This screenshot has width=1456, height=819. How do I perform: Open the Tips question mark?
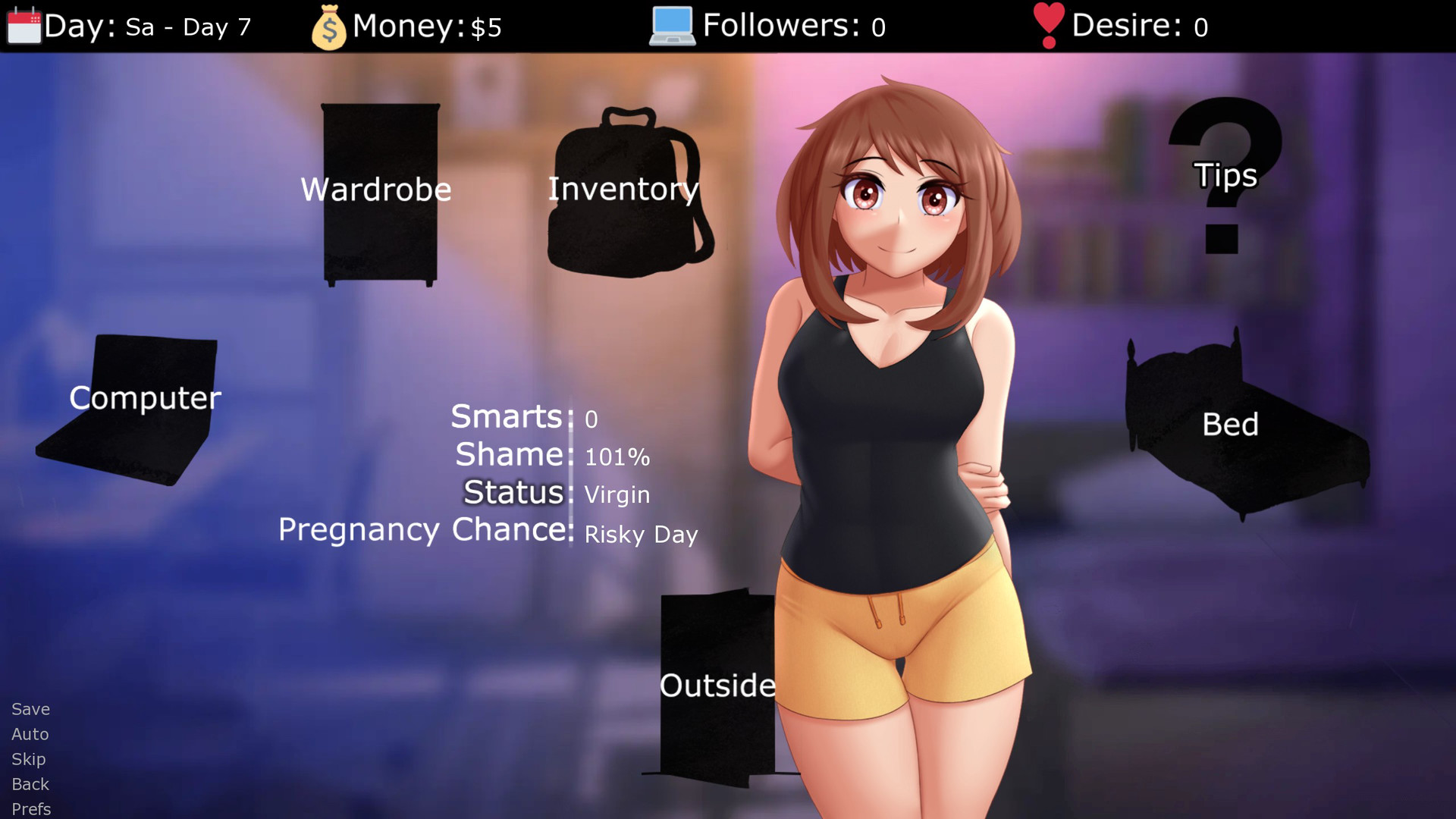coord(1224,174)
